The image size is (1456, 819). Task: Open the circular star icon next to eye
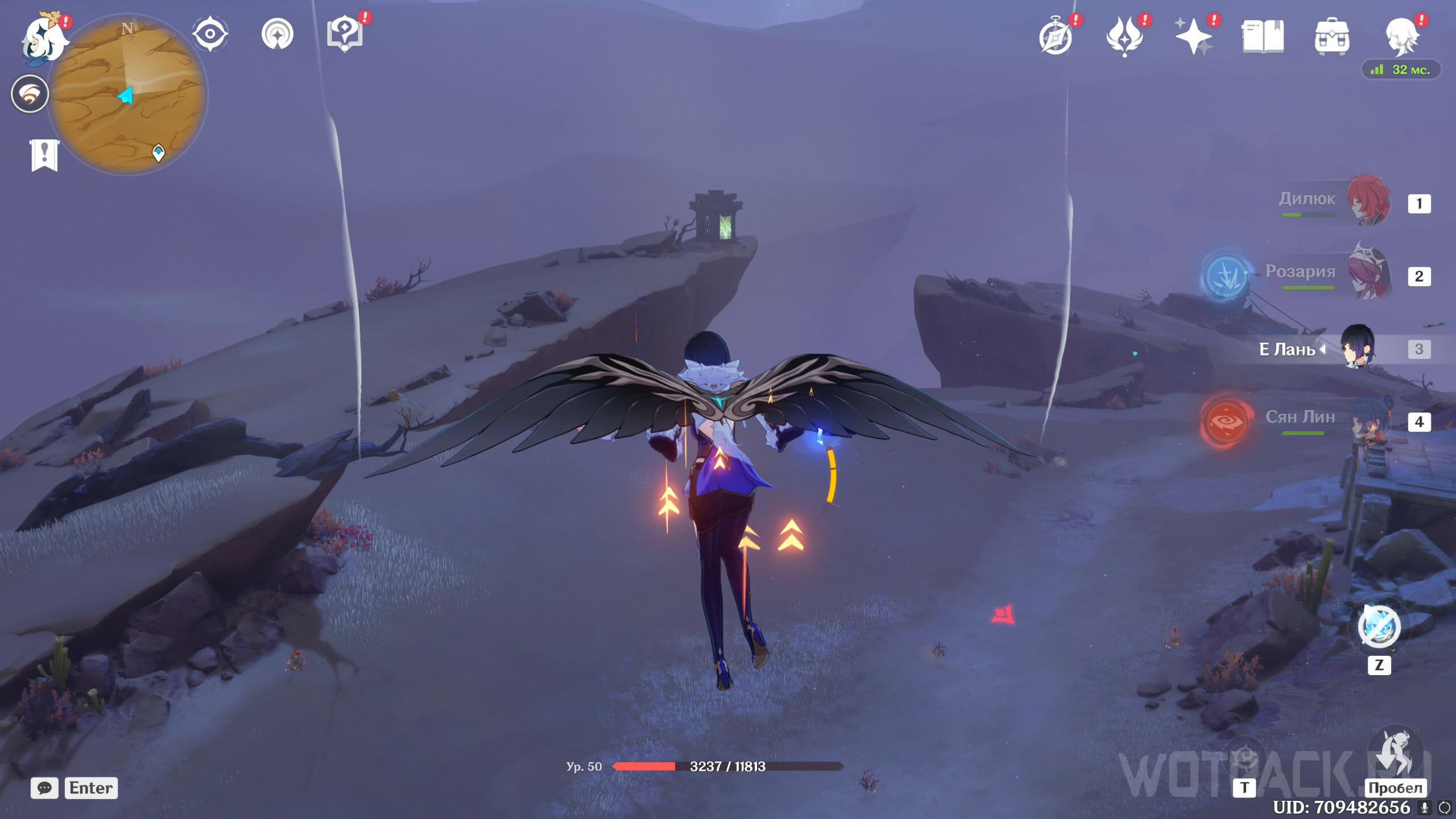(x=278, y=34)
